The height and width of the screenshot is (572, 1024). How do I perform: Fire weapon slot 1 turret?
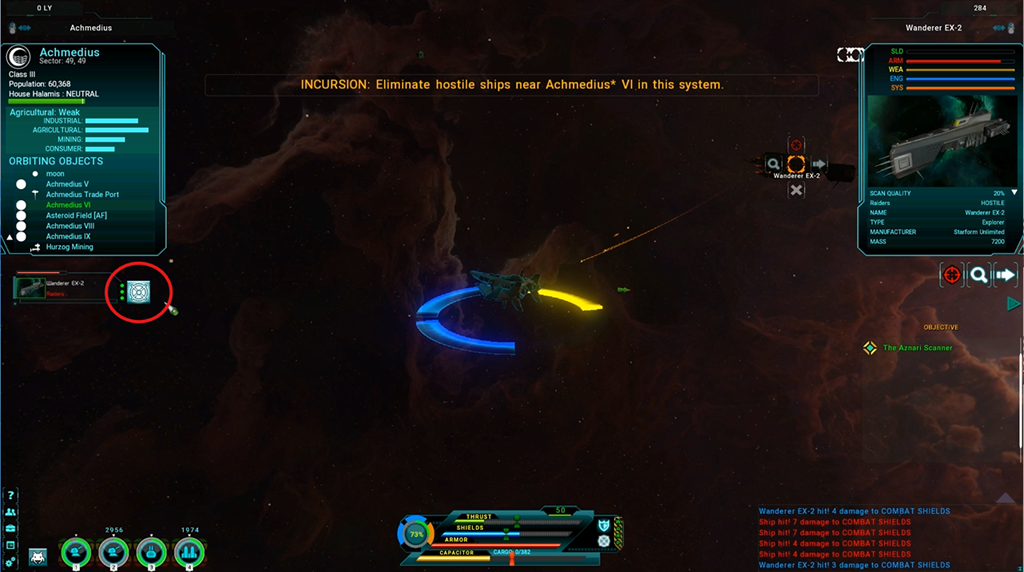tap(75, 551)
